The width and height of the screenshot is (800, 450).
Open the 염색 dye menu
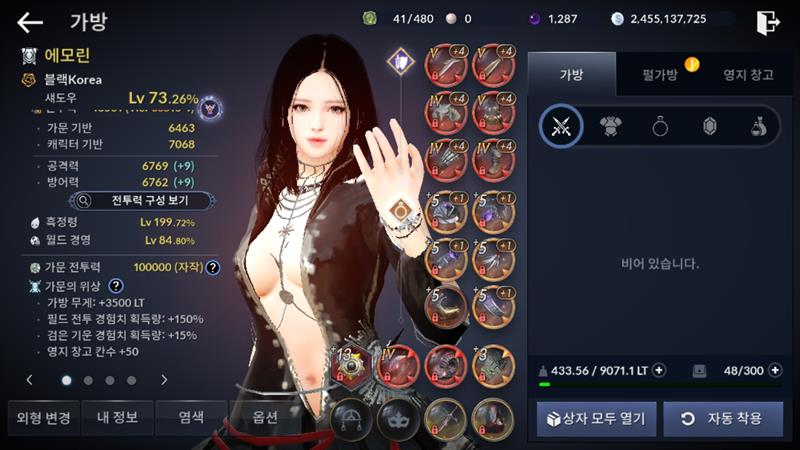[x=191, y=417]
